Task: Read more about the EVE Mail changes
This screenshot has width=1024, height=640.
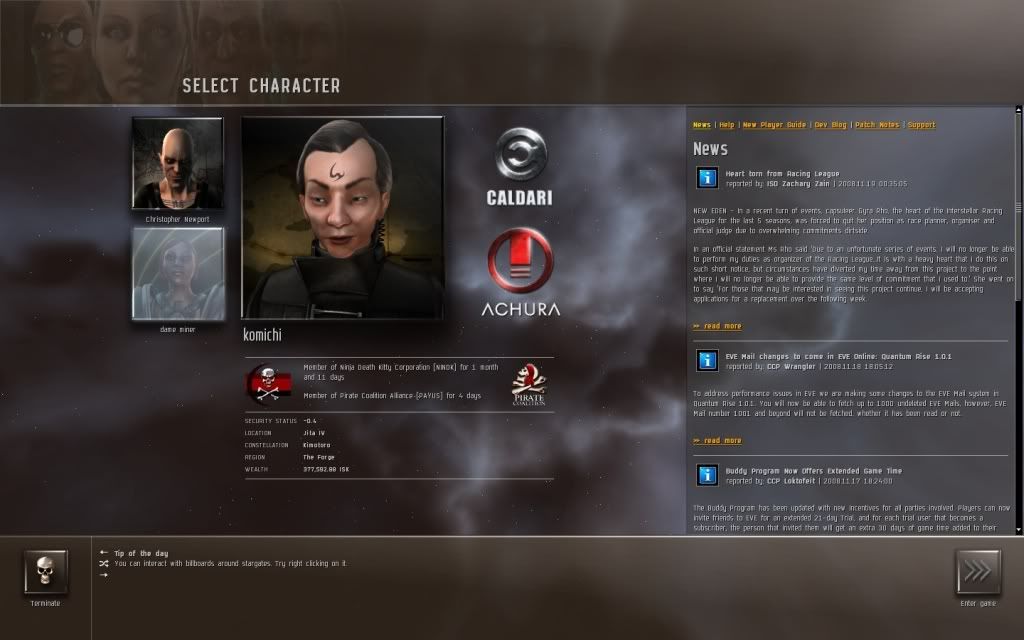Action: coord(717,440)
